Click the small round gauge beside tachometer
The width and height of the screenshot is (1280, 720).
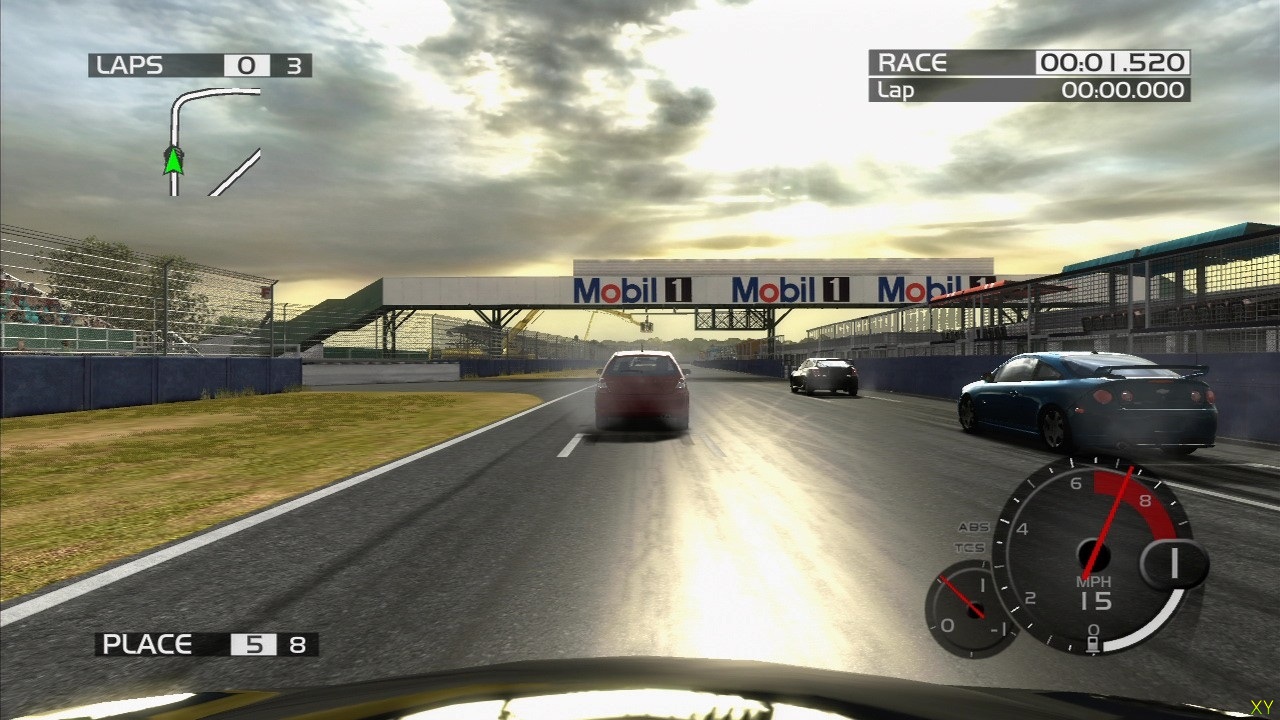point(968,607)
